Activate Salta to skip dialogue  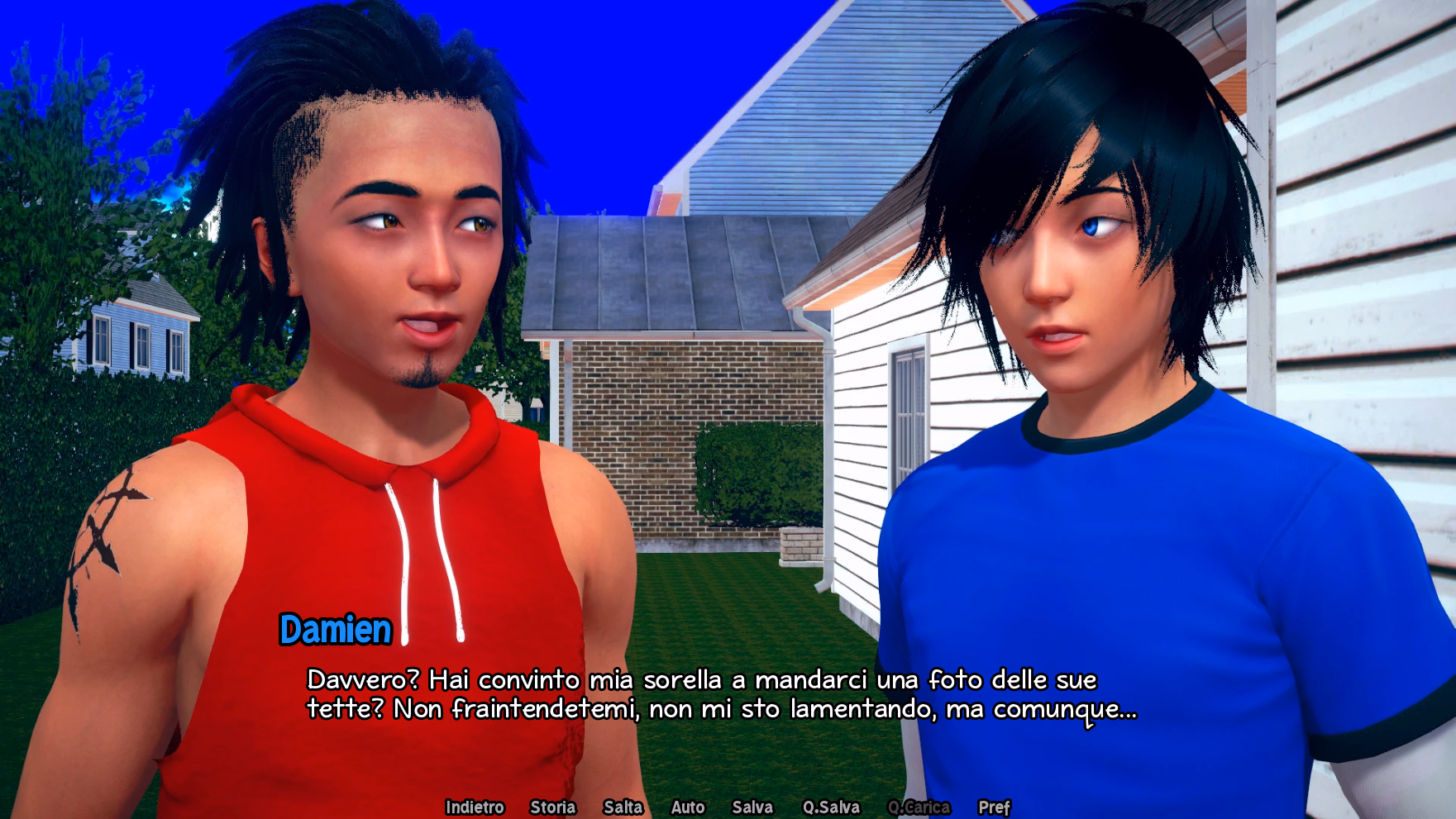[623, 807]
